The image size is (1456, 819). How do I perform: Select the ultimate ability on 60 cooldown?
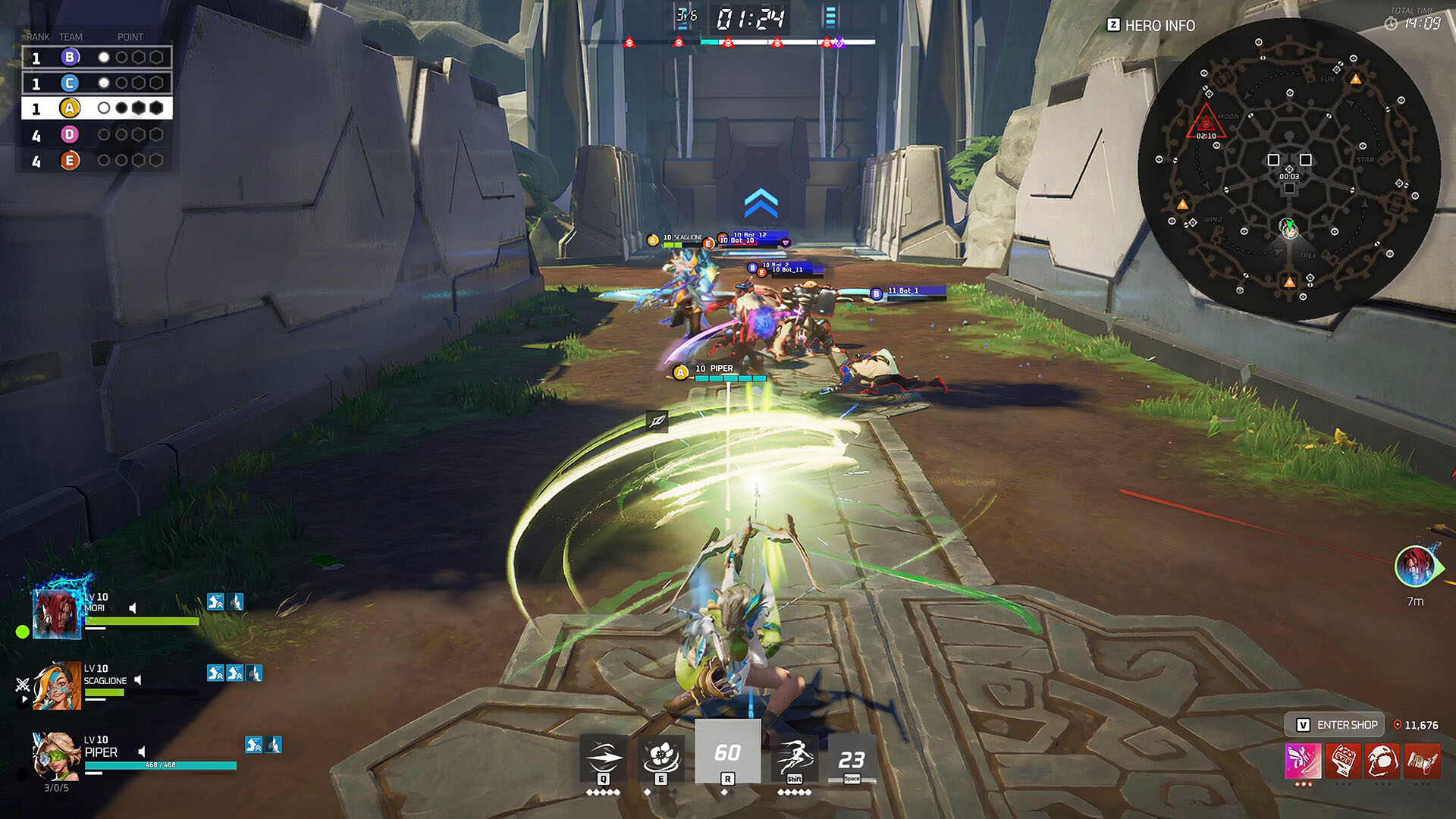727,752
